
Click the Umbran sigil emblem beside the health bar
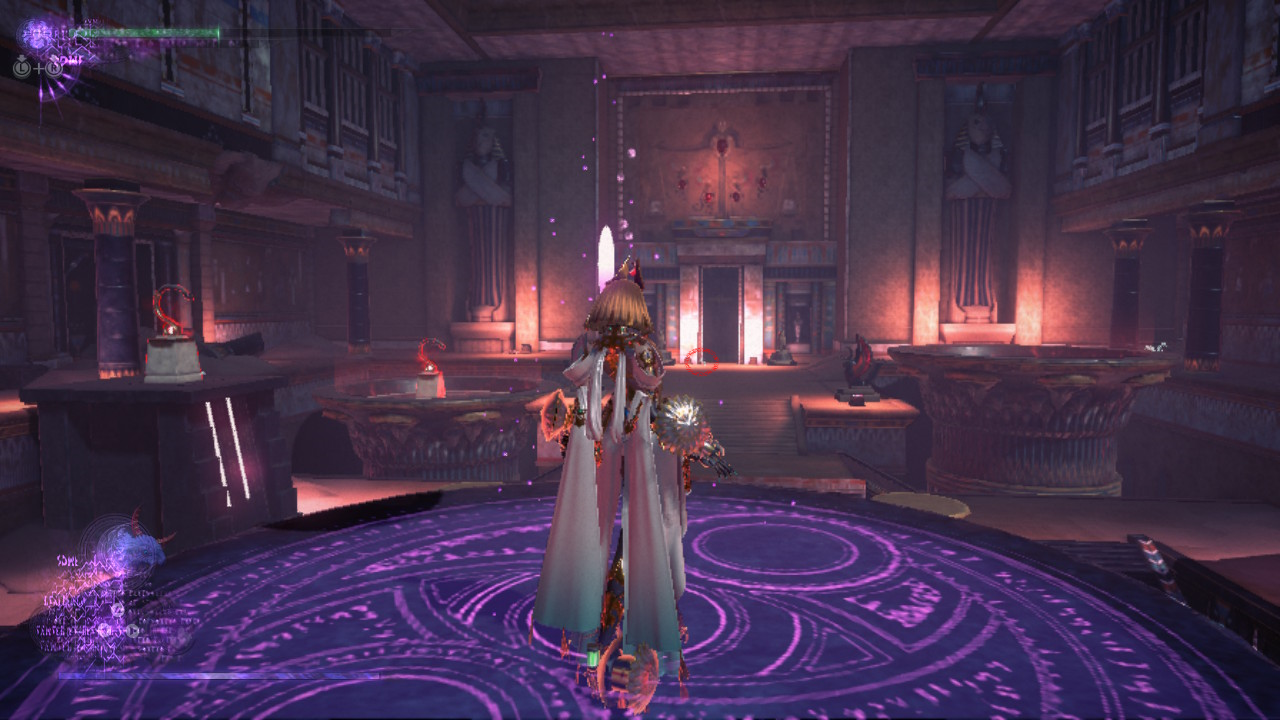35,33
